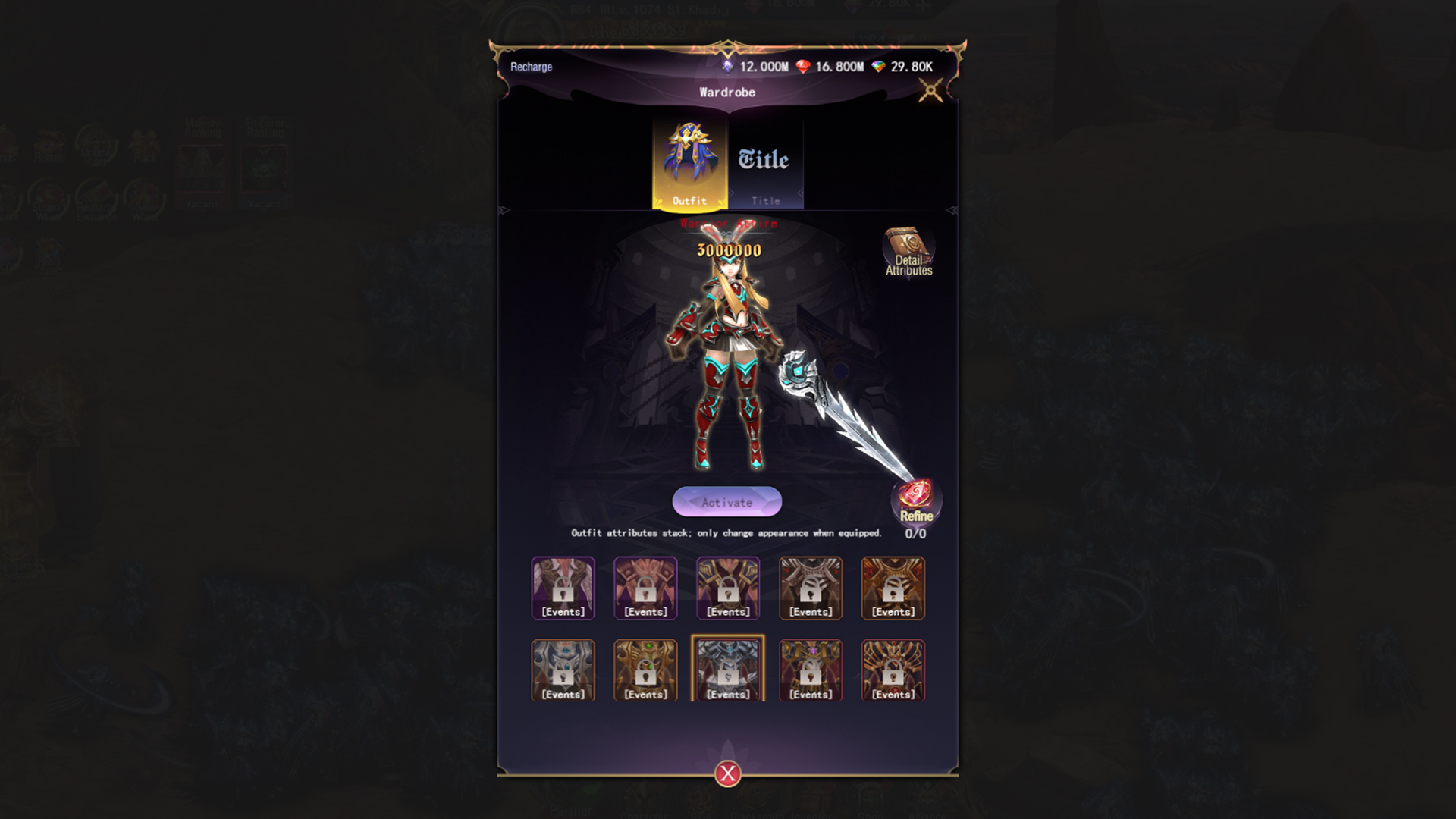Open the Recharge screen

tap(532, 67)
